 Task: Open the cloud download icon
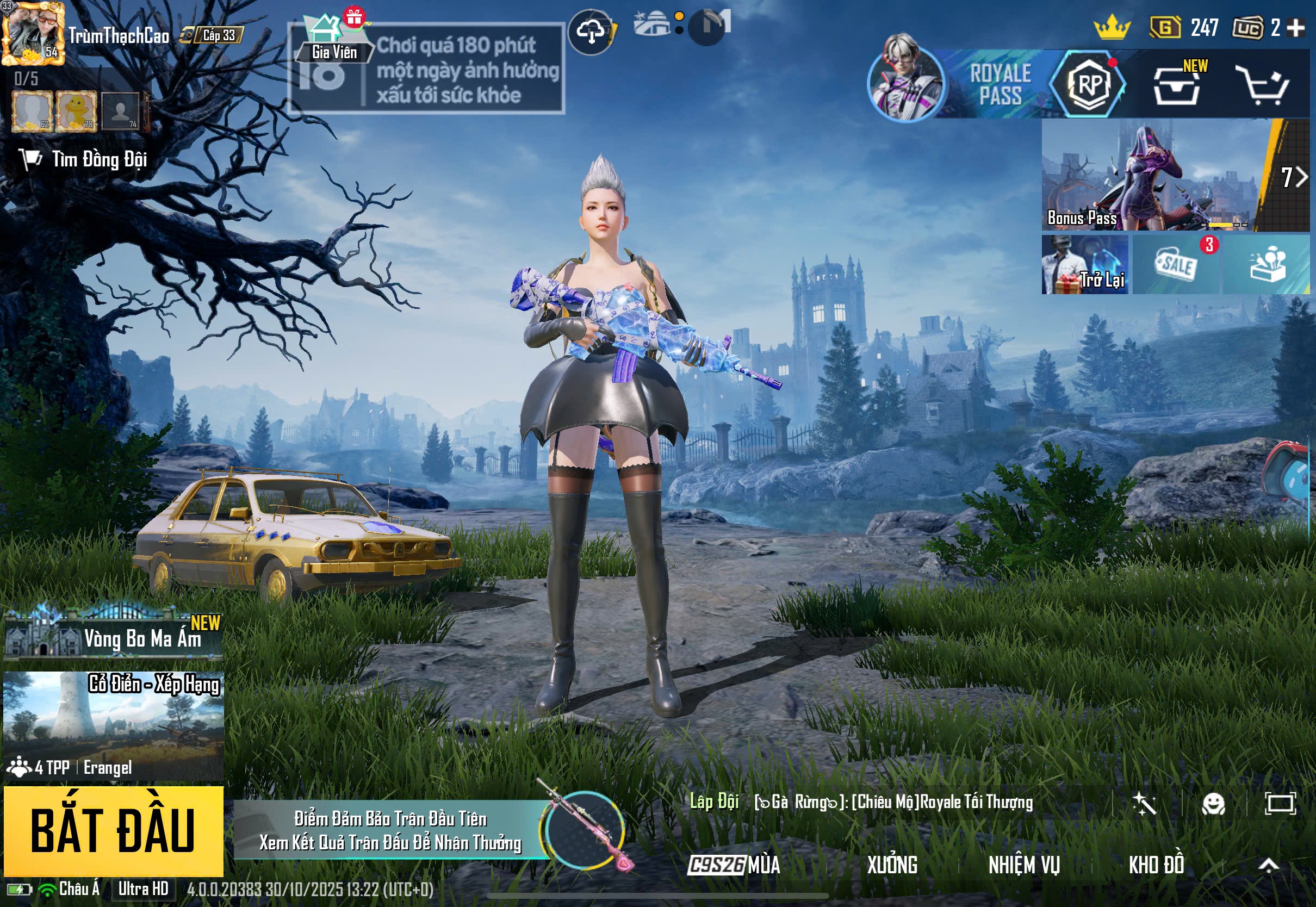[591, 32]
